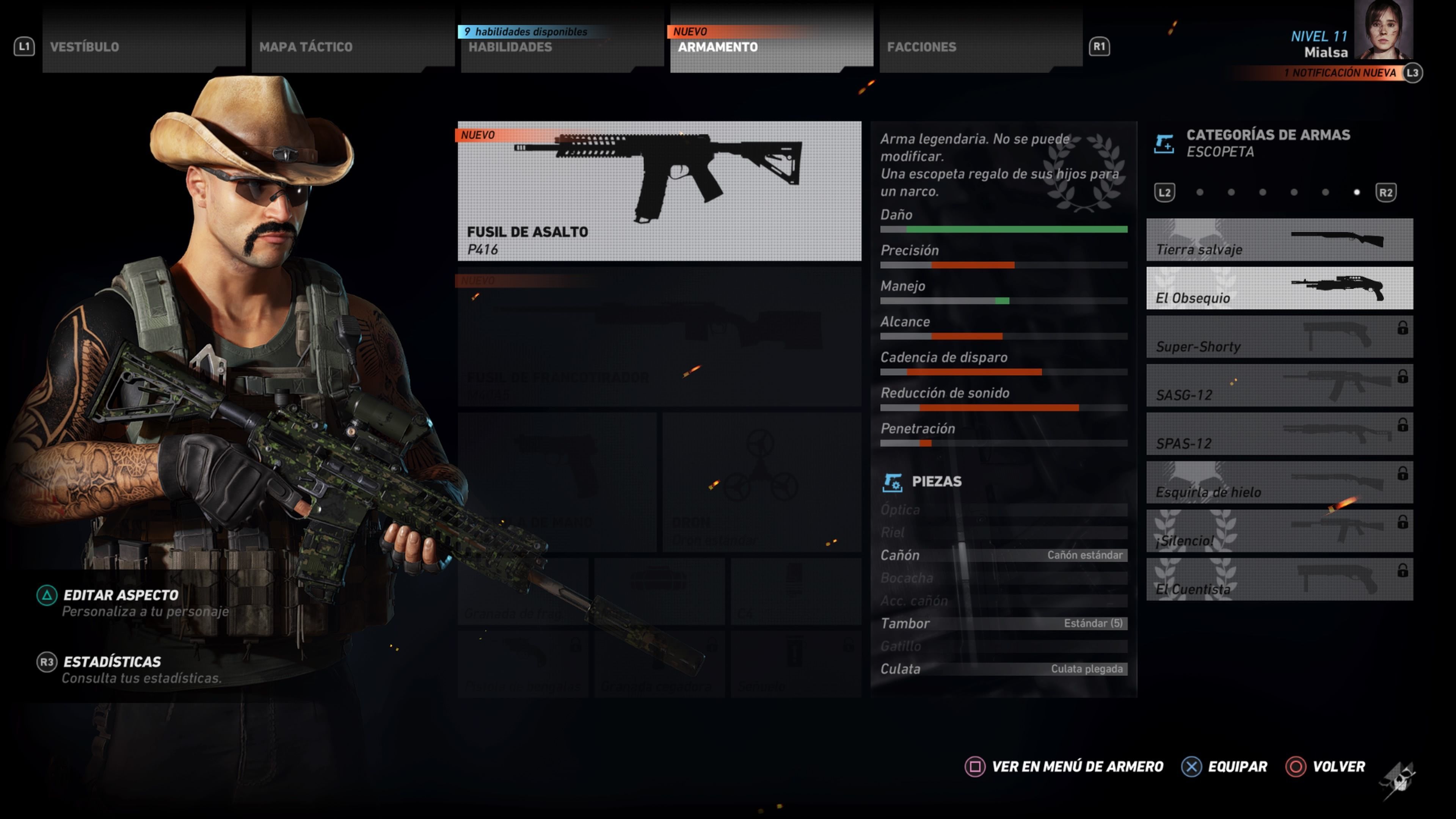This screenshot has width=1456, height=819.
Task: Click the Cañón estándar part row
Action: [1004, 555]
